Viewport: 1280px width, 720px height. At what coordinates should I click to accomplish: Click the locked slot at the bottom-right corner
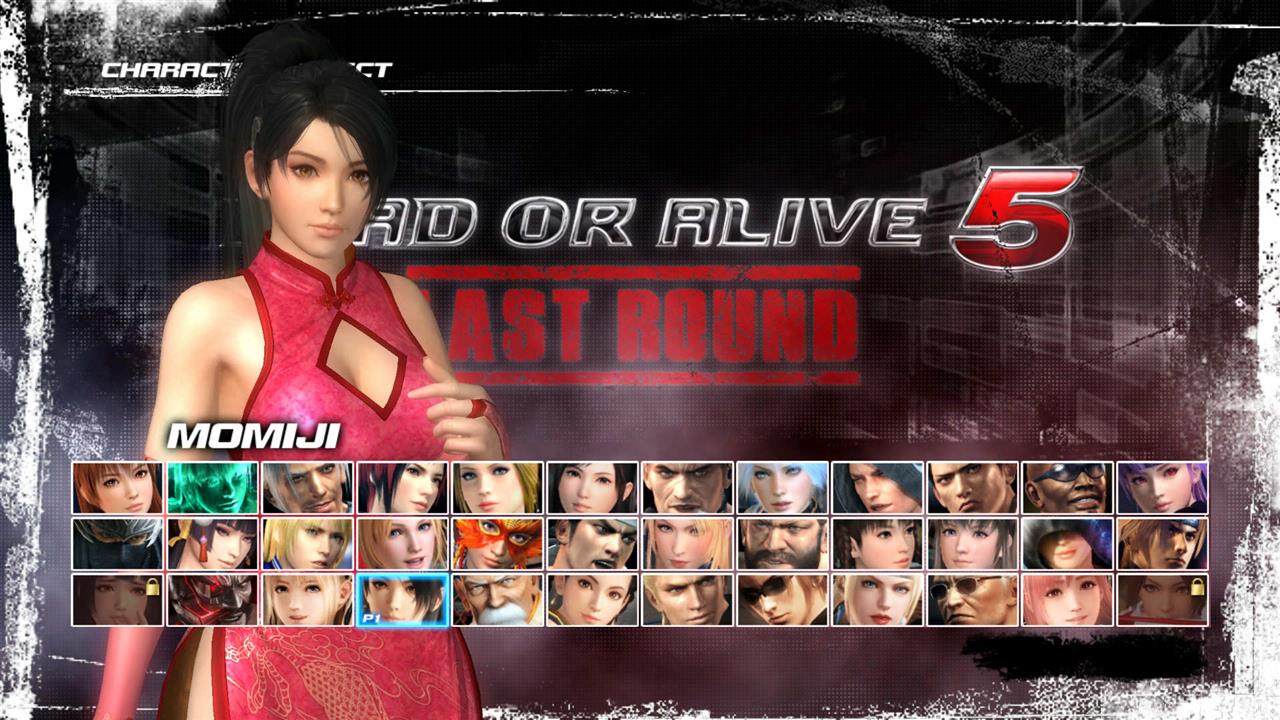click(x=1160, y=600)
